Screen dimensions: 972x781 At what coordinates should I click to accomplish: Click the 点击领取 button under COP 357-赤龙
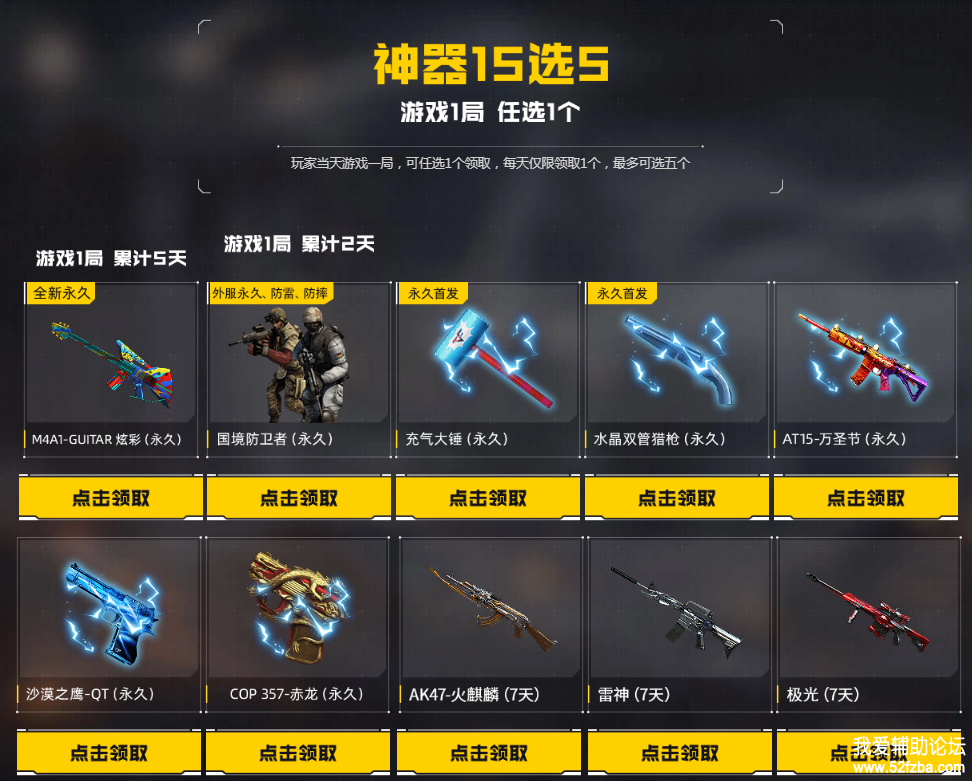pos(298,753)
